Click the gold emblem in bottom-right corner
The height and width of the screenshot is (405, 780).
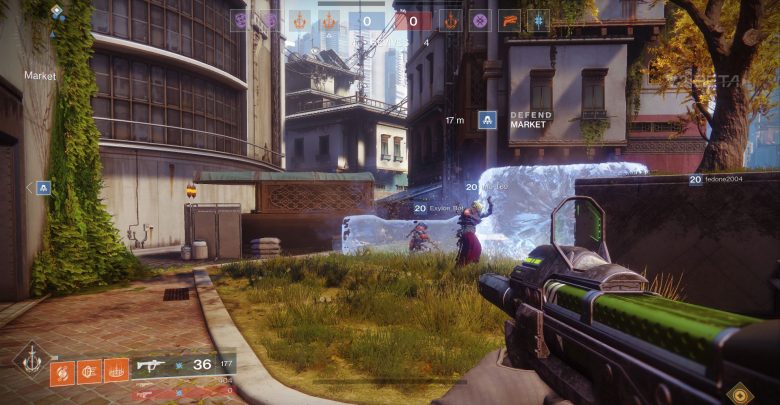[741, 393]
